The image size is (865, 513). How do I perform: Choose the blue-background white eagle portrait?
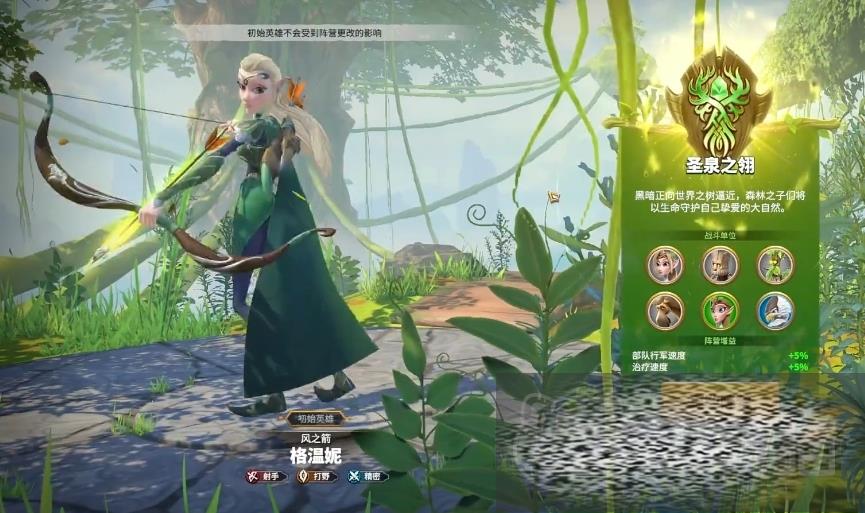click(x=774, y=311)
